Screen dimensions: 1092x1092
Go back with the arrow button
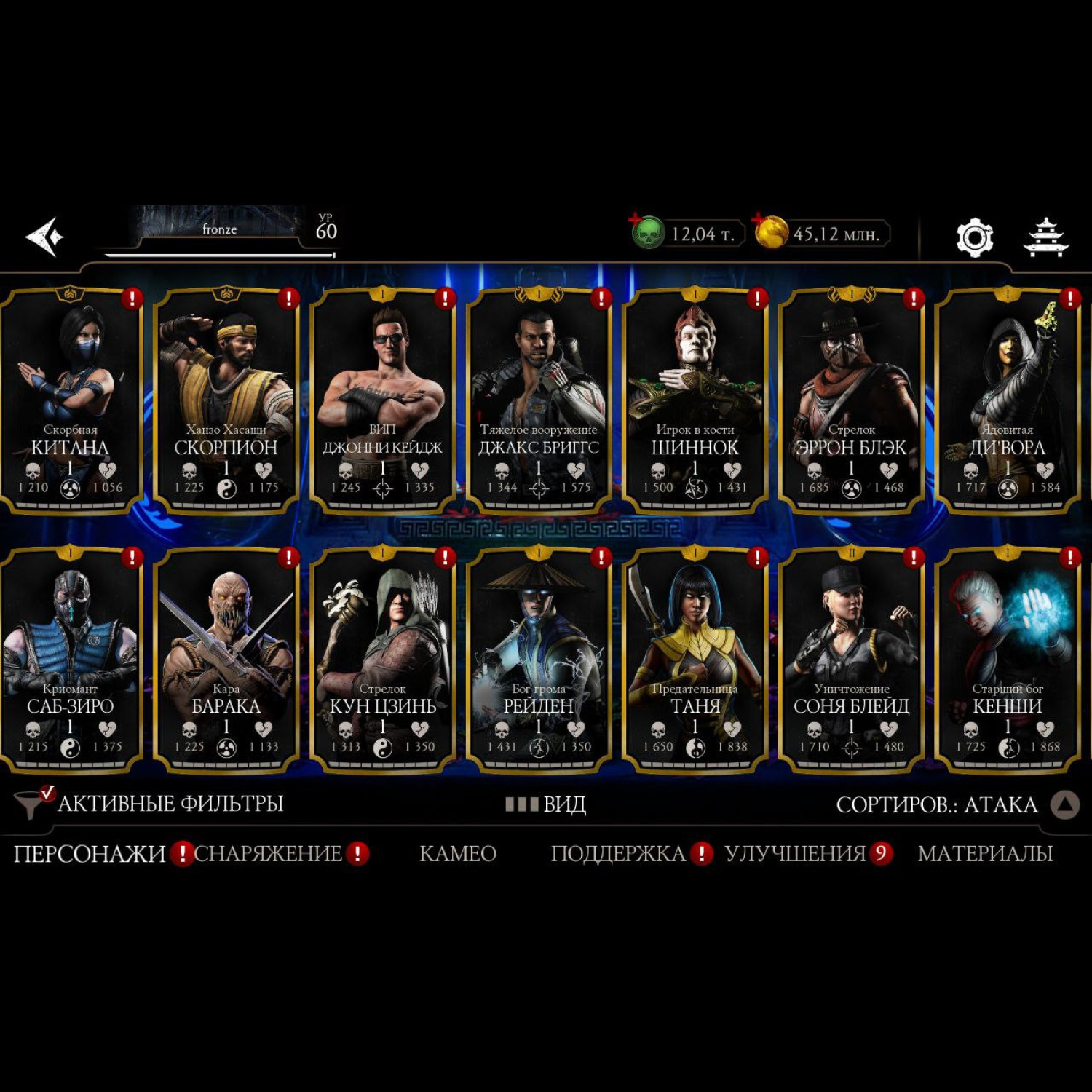45,237
